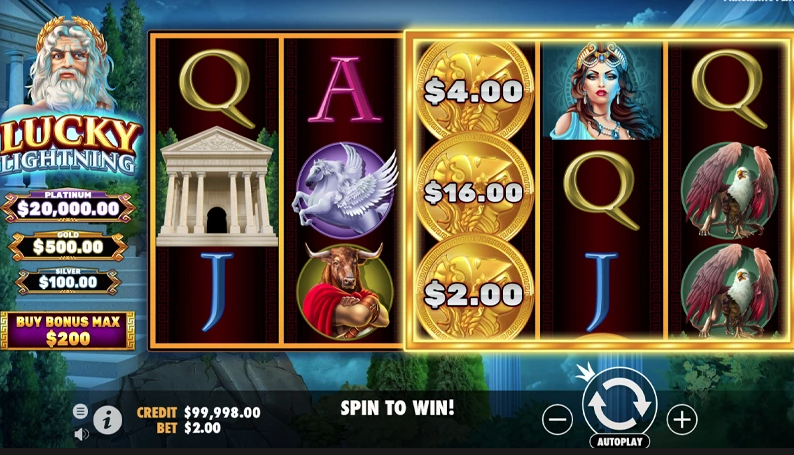Increase the bet with the plus button
The height and width of the screenshot is (455, 794).
click(681, 419)
